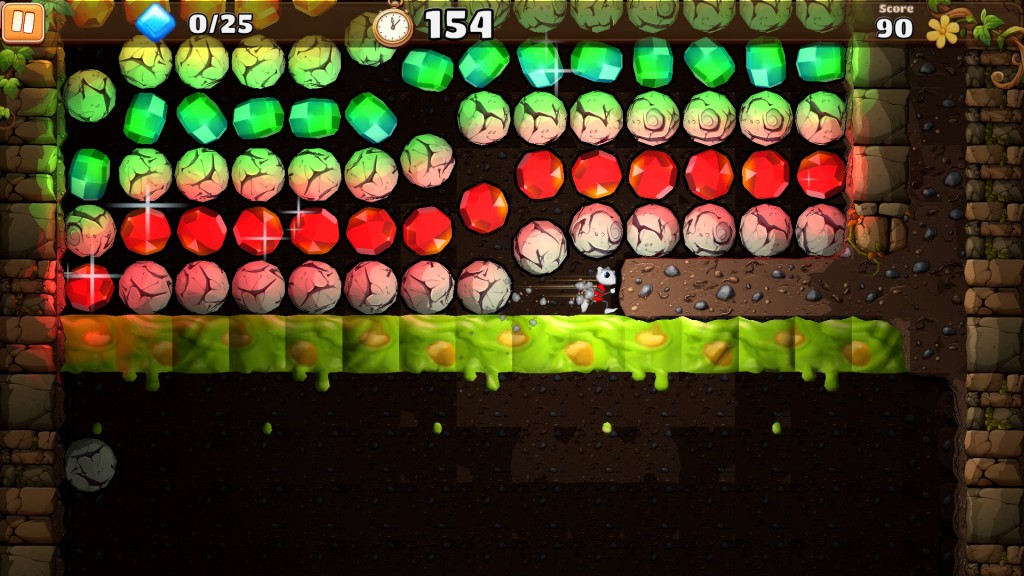Pause the game with the orange button

point(22,22)
